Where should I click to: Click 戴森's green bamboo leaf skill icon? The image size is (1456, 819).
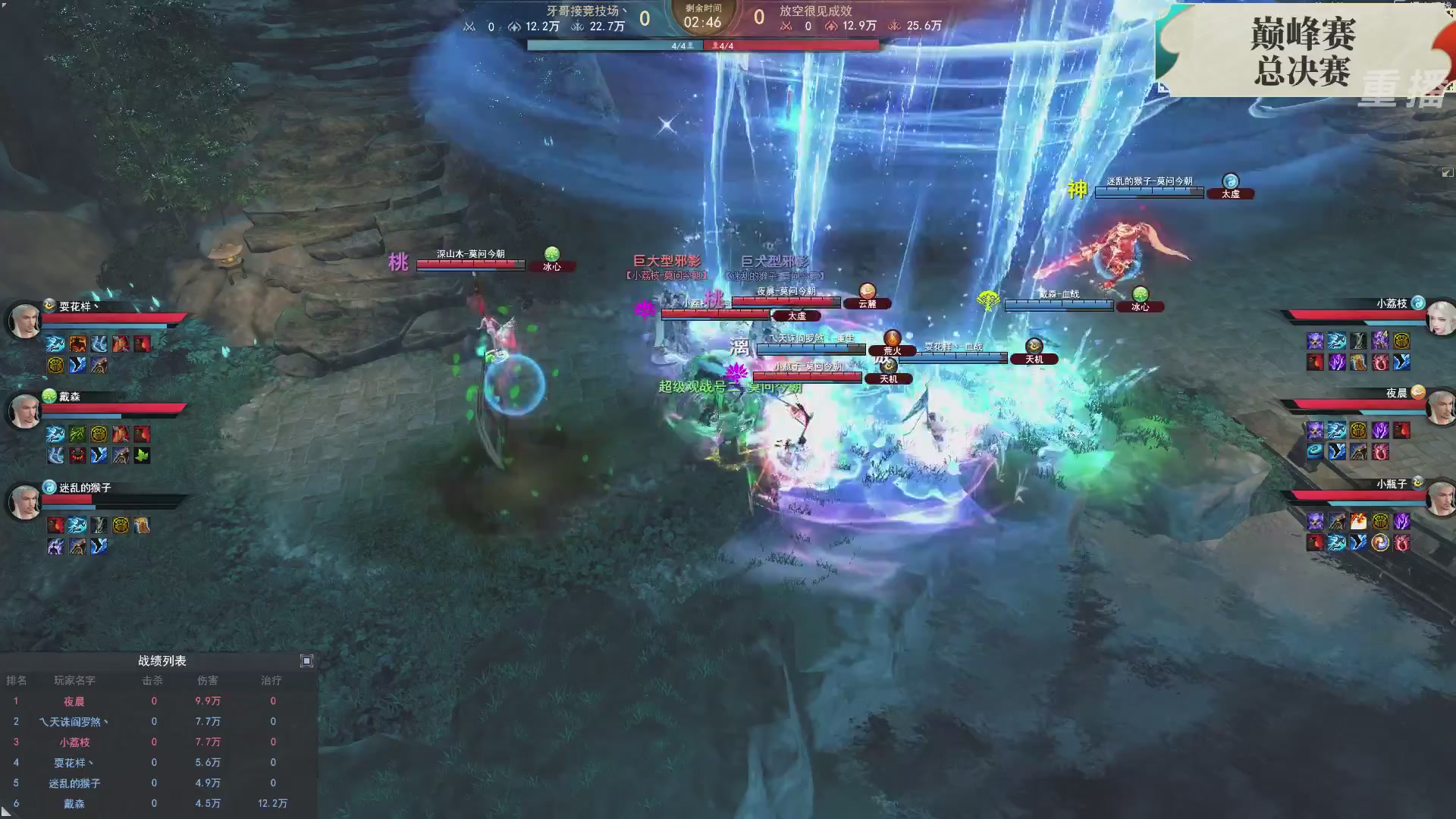pos(77,433)
